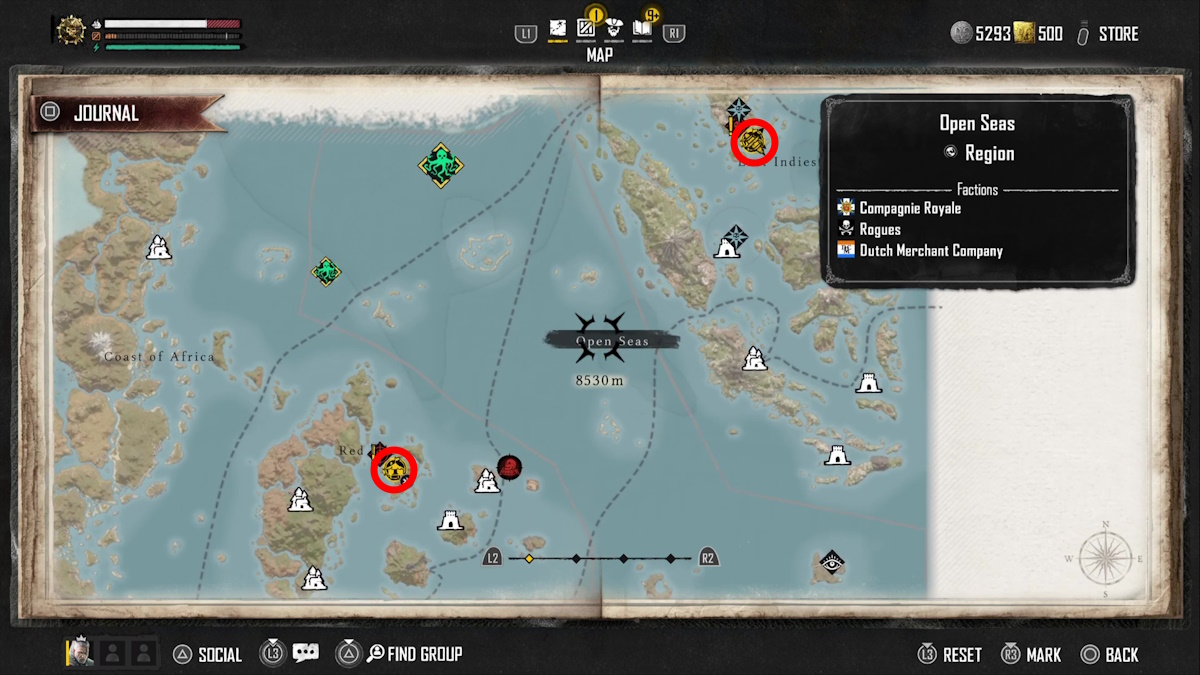Open the Social menu
Image resolution: width=1200 pixels, height=675 pixels.
[x=208, y=655]
